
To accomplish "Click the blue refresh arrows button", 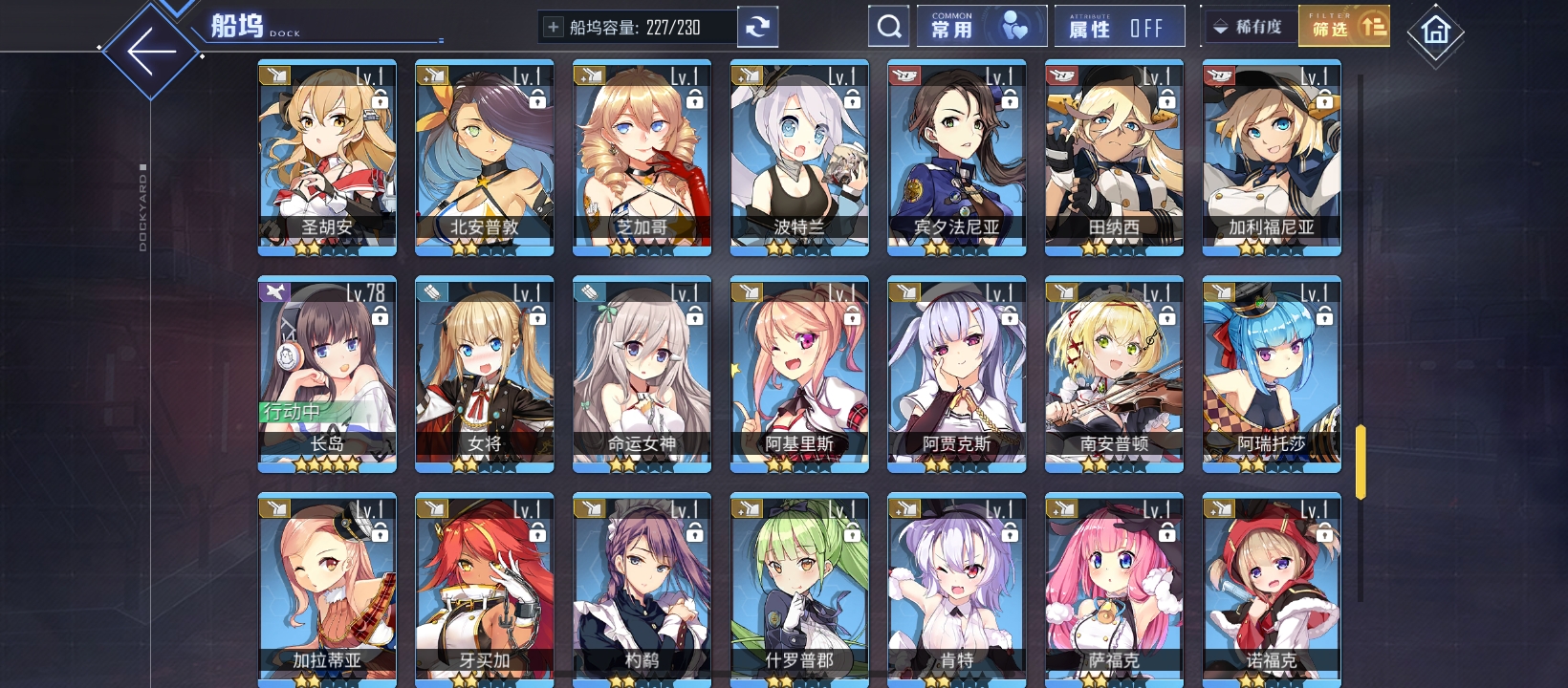I will pyautogui.click(x=757, y=27).
